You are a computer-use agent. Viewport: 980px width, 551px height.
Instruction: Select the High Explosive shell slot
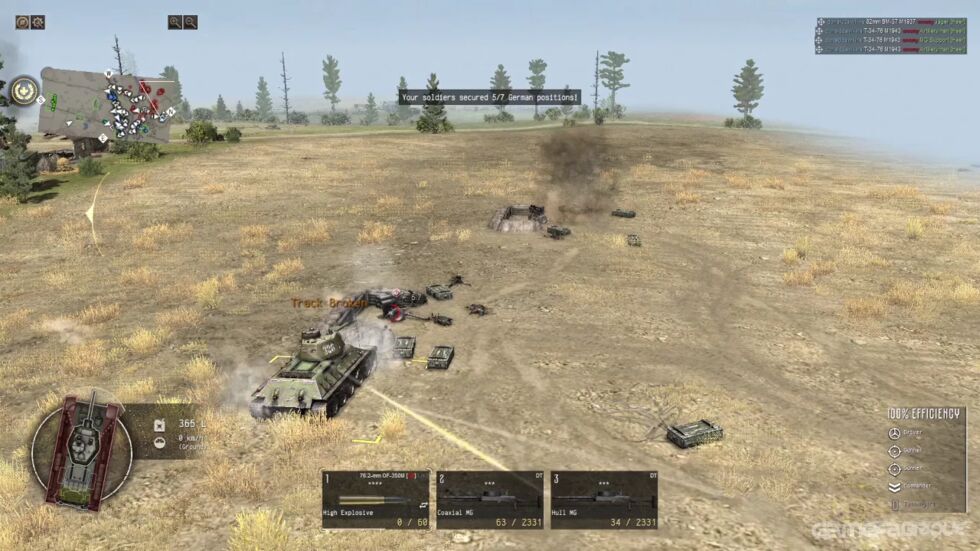[376, 498]
